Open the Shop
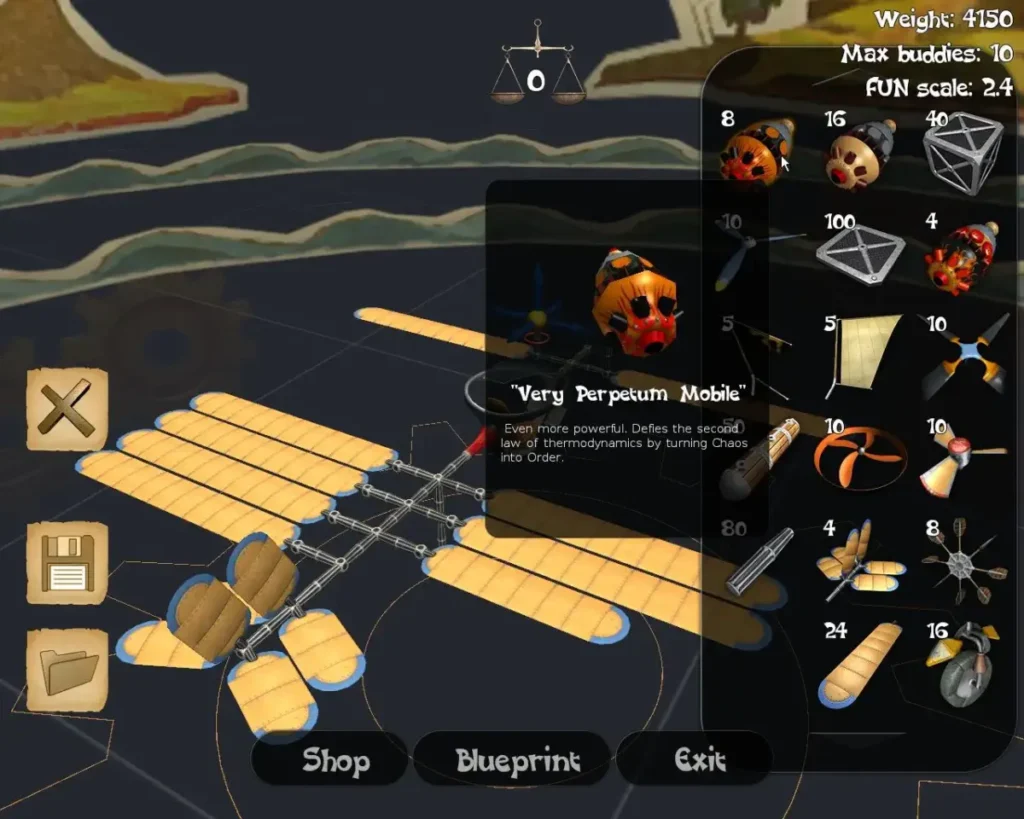This screenshot has width=1024, height=819. tap(333, 760)
